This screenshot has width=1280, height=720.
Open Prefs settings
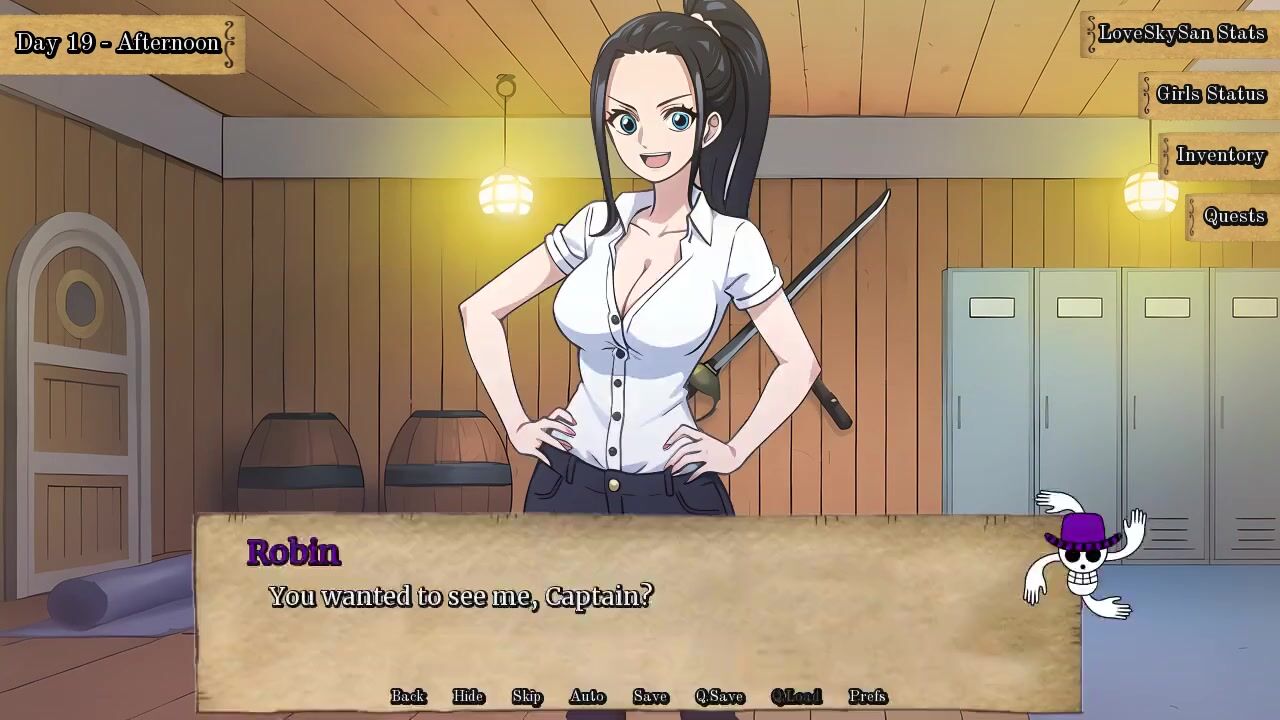tap(867, 696)
